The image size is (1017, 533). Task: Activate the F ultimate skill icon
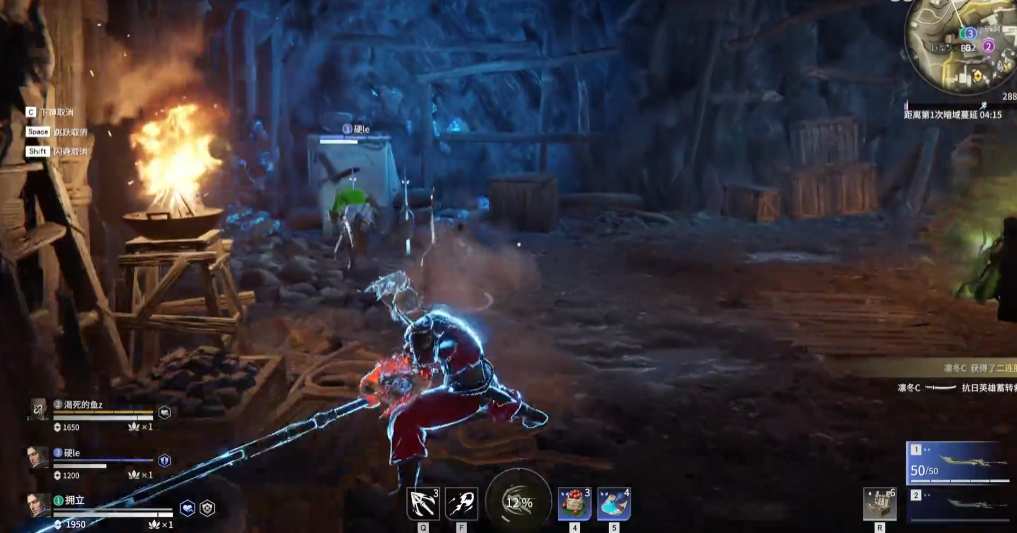460,503
